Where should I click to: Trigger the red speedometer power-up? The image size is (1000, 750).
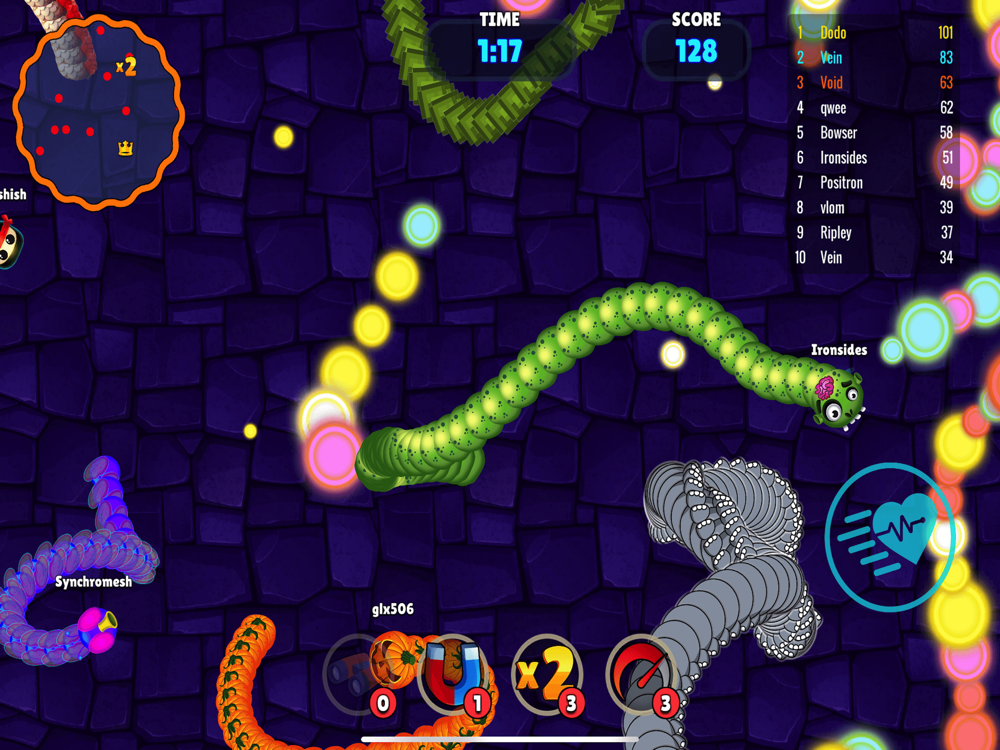coord(640,673)
